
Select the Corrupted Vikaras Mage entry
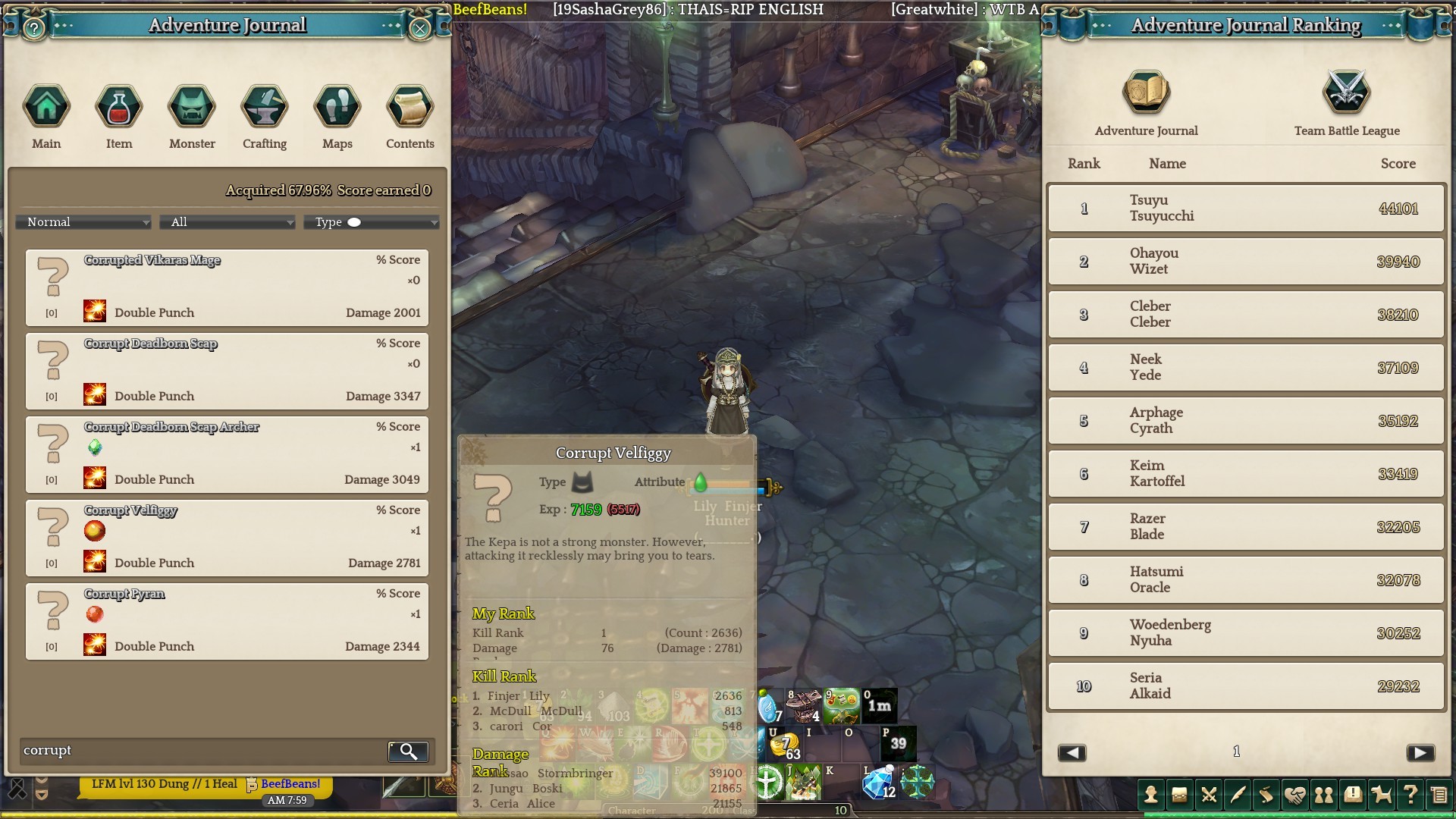click(x=227, y=287)
